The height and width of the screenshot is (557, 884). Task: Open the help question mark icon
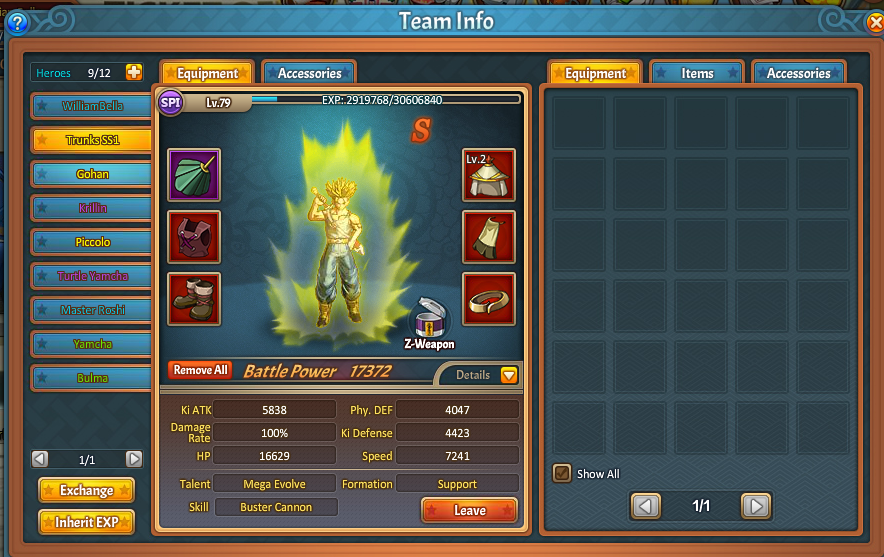coord(17,23)
